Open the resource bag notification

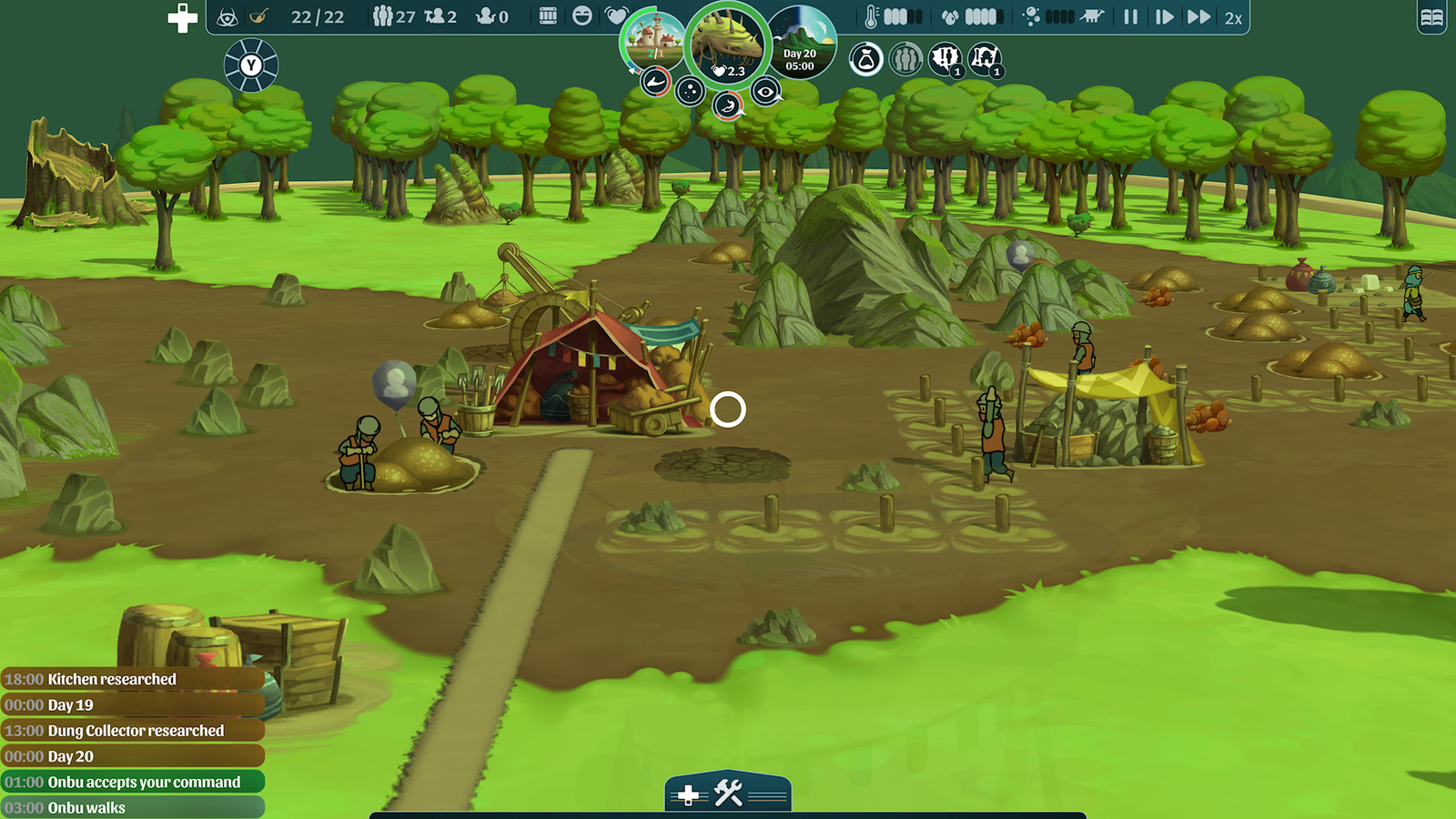coord(865,60)
